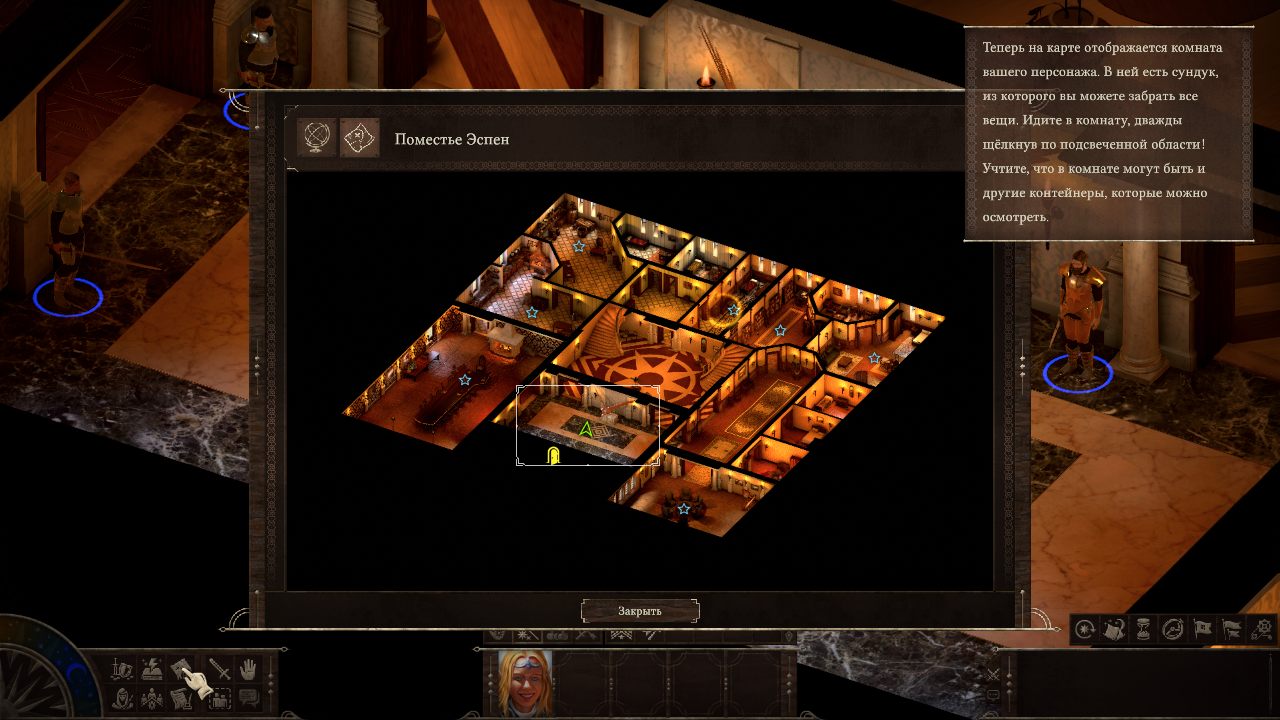Click the star with circular arrow icon
The width and height of the screenshot is (1280, 720).
click(1085, 629)
